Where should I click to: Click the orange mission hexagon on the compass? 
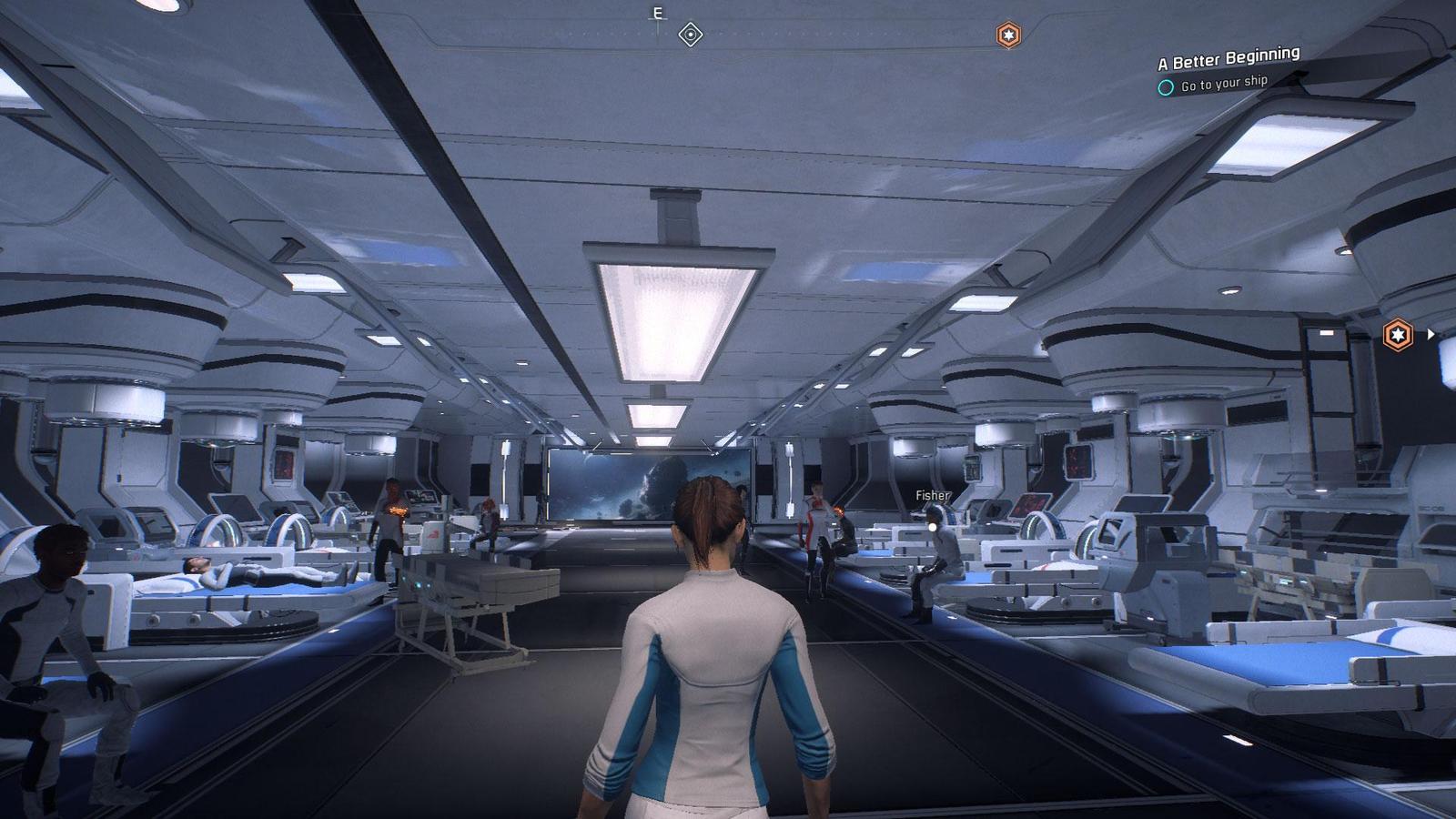point(1008,33)
